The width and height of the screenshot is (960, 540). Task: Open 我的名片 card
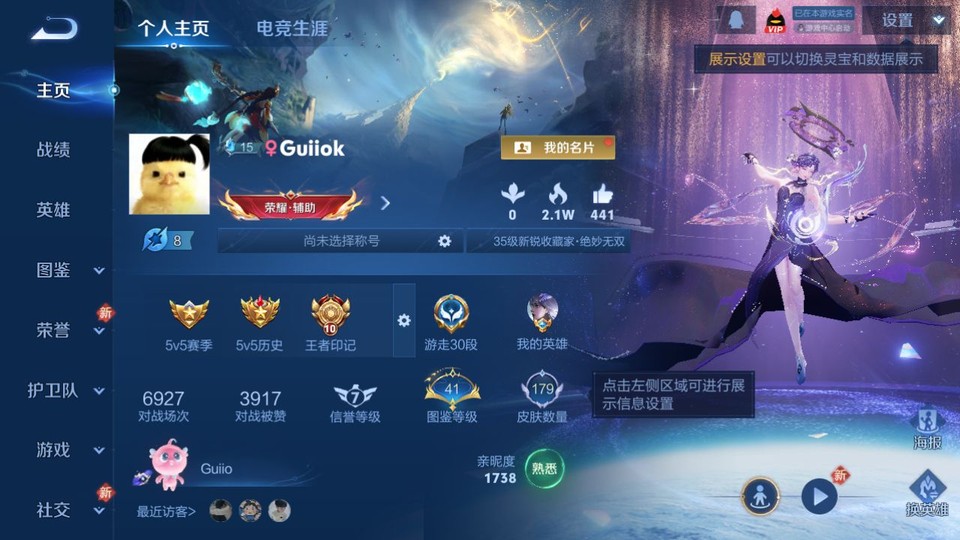coord(558,148)
